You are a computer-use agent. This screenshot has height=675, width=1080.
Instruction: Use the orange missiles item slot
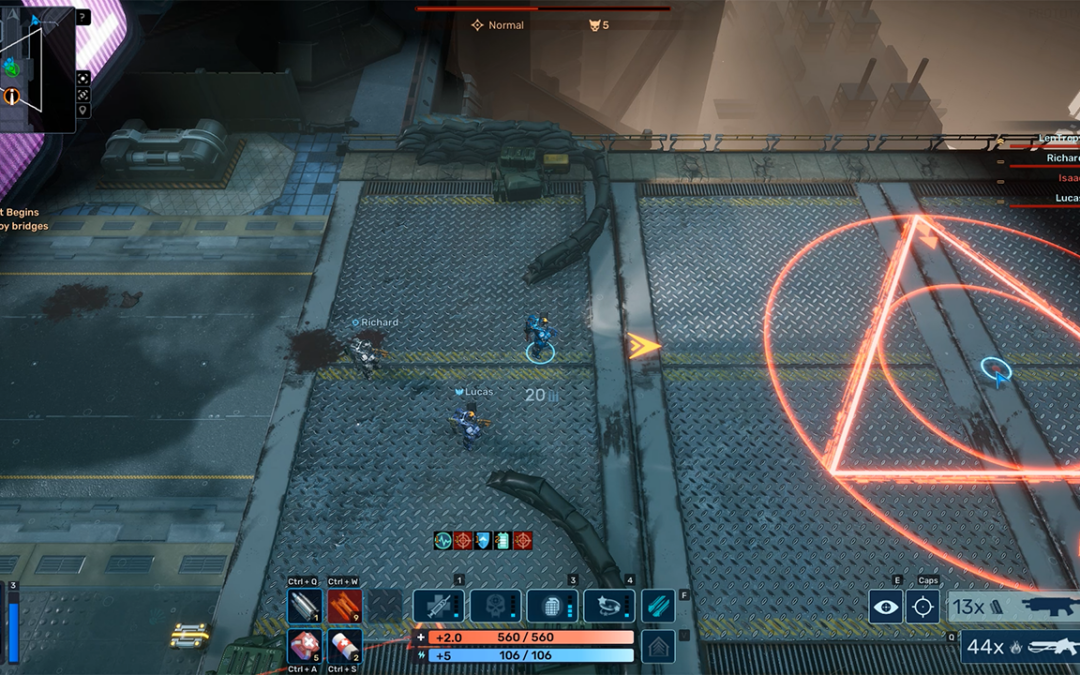coord(345,606)
